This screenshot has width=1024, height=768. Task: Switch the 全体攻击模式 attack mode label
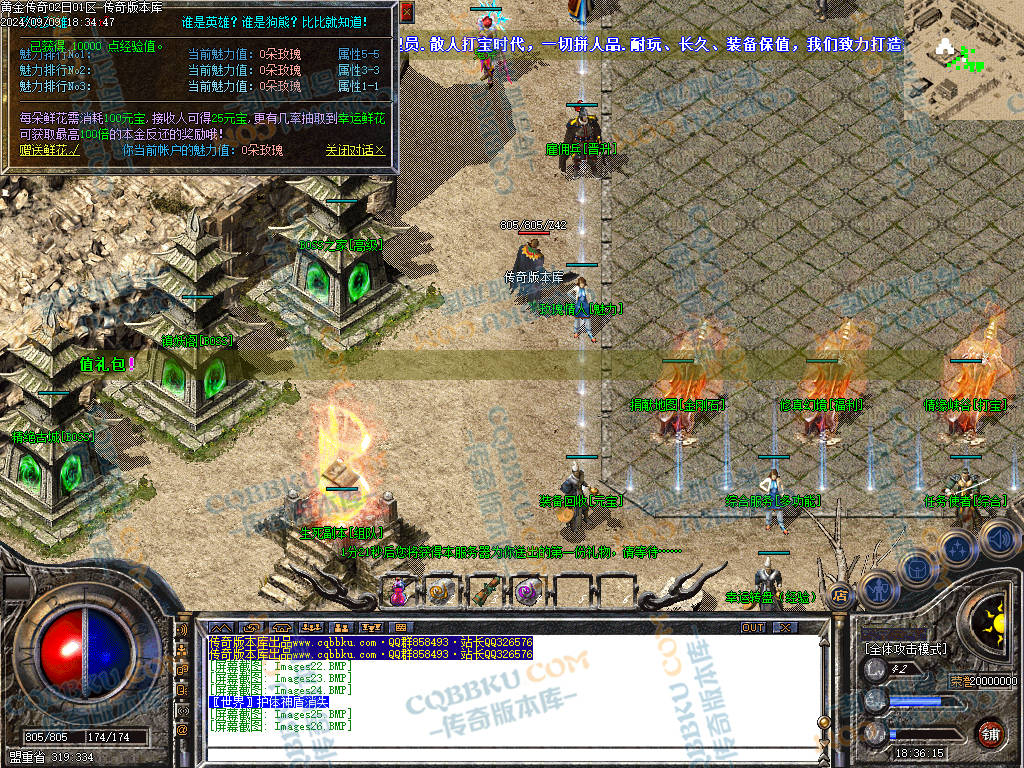point(905,649)
